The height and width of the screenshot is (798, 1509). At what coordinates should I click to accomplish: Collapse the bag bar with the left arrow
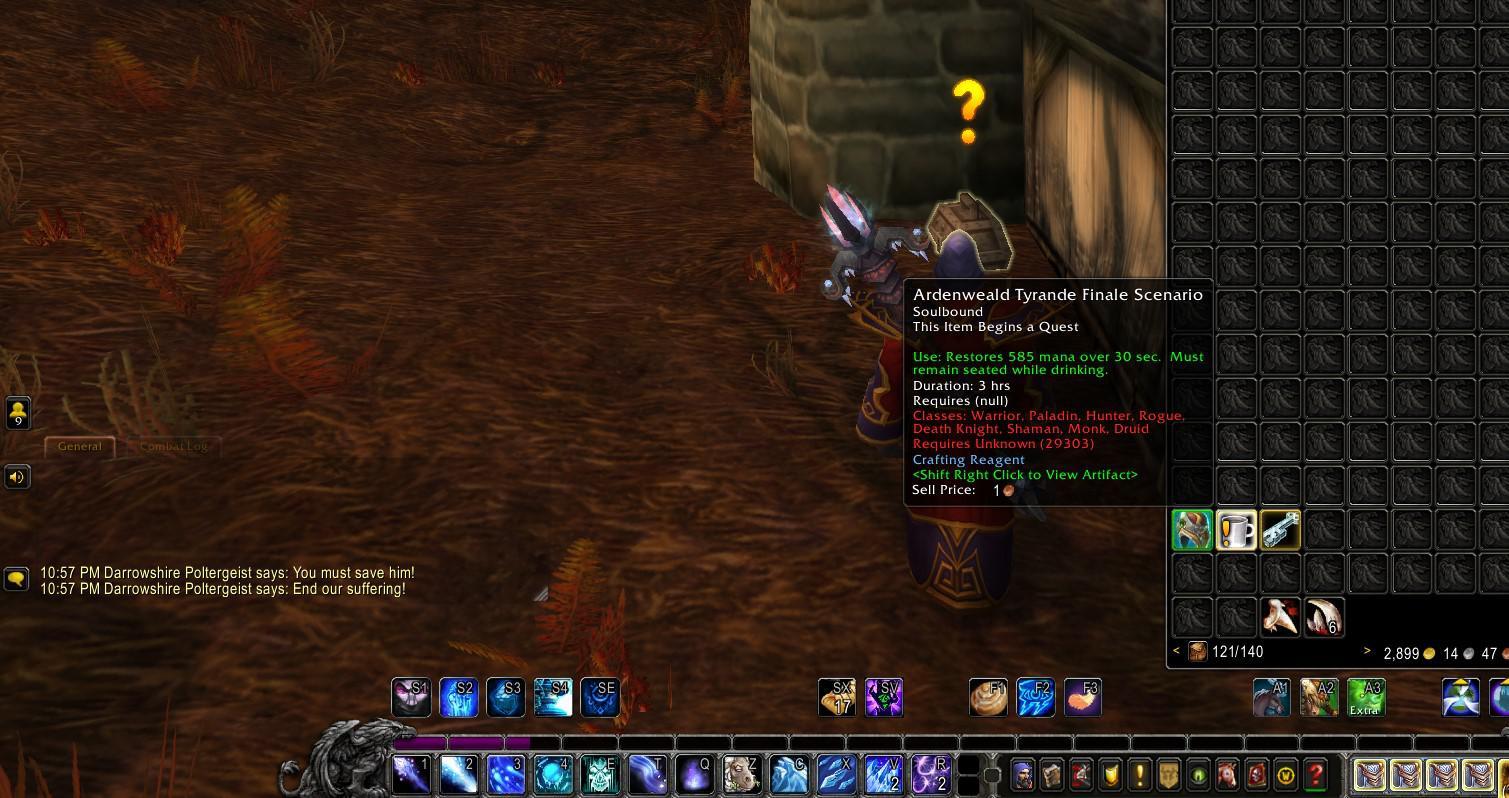pos(1174,651)
